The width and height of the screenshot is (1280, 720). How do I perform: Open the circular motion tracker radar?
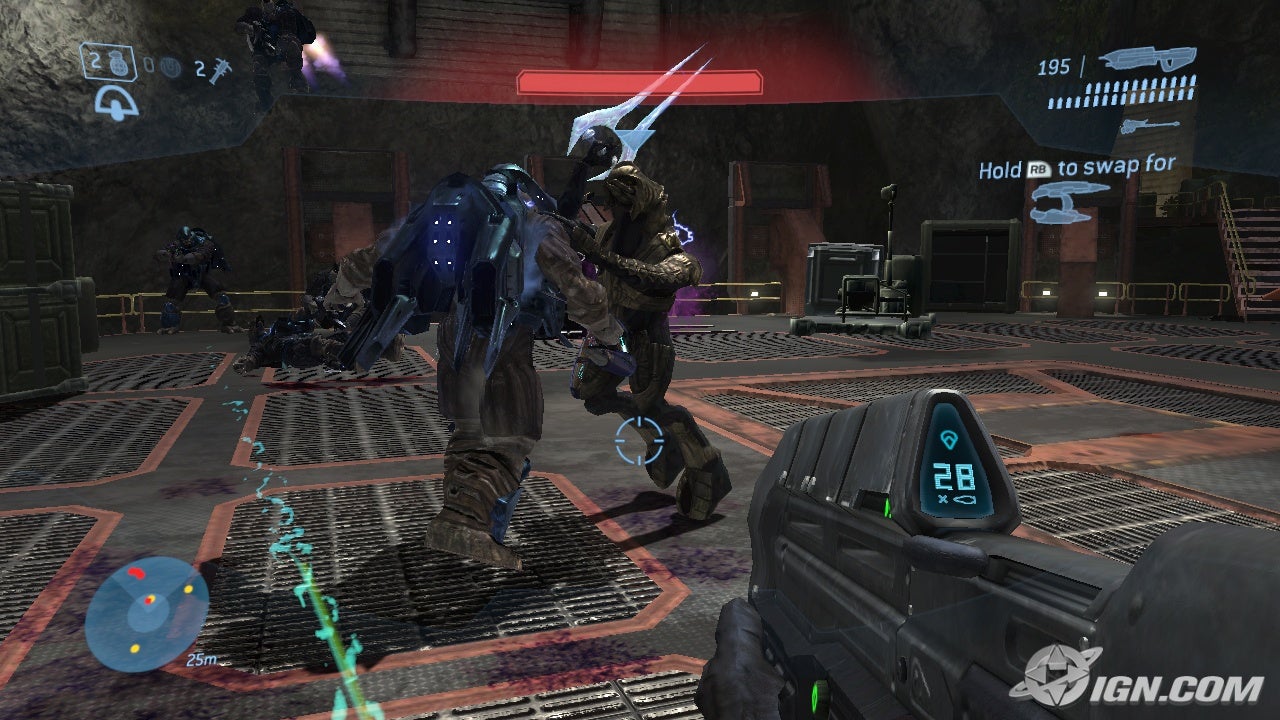point(146,614)
